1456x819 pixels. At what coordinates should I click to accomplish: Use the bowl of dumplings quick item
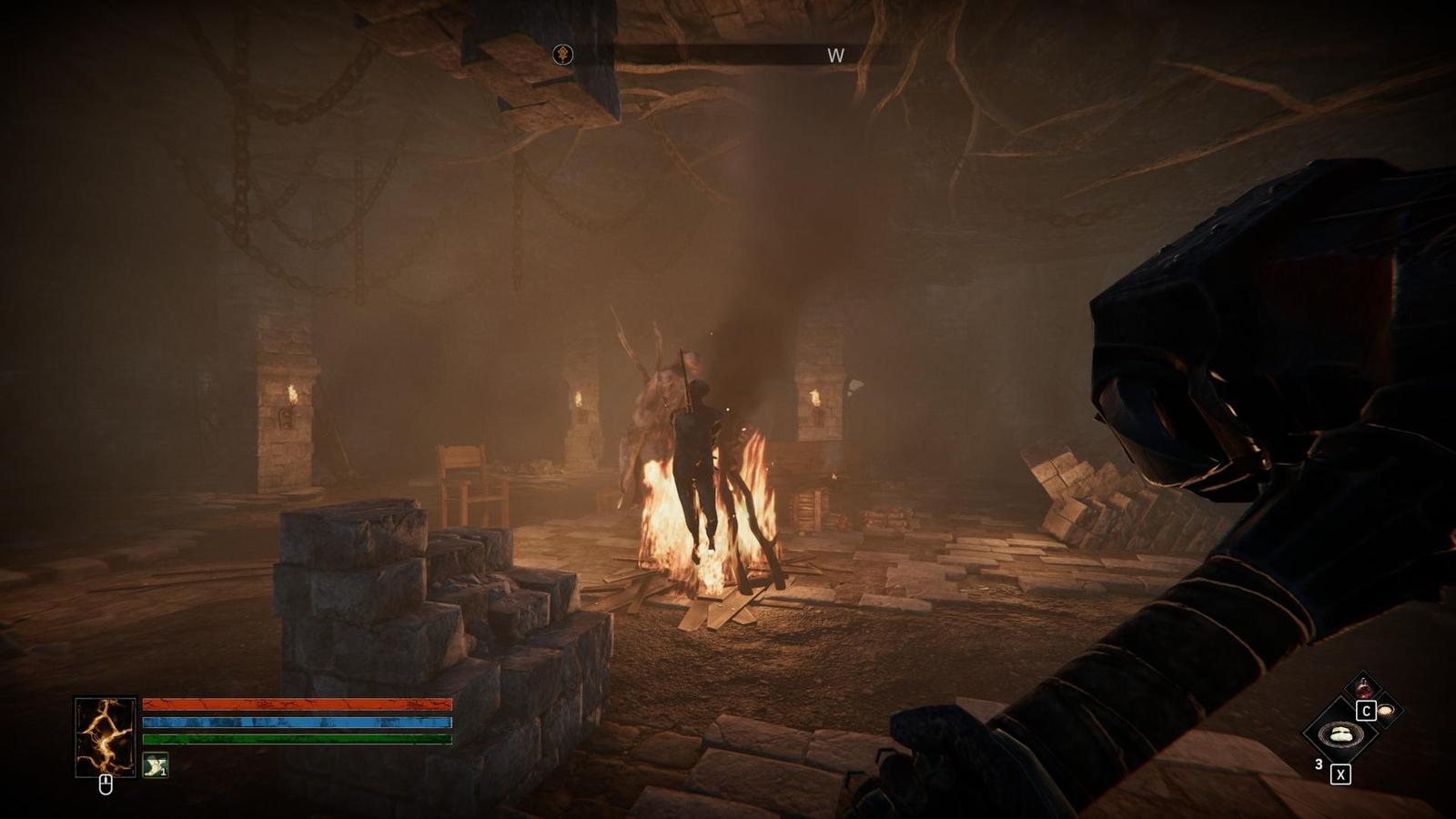[x=1340, y=733]
